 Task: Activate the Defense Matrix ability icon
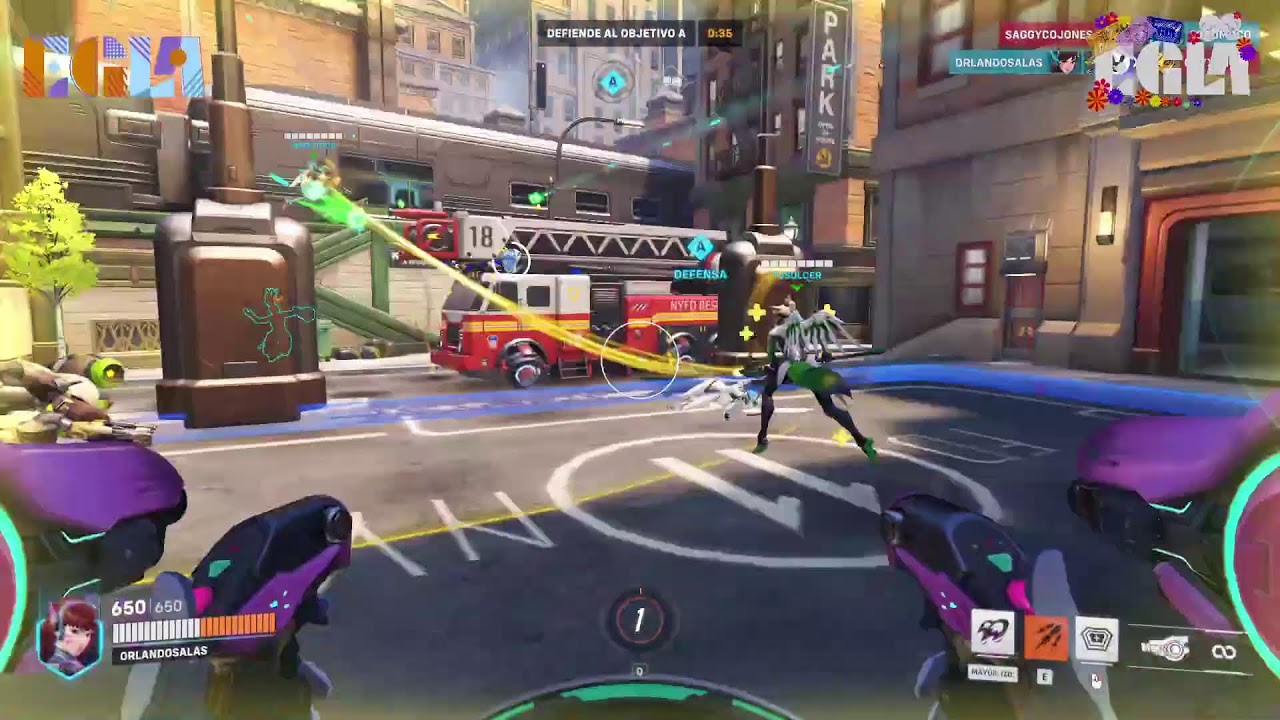click(1097, 635)
